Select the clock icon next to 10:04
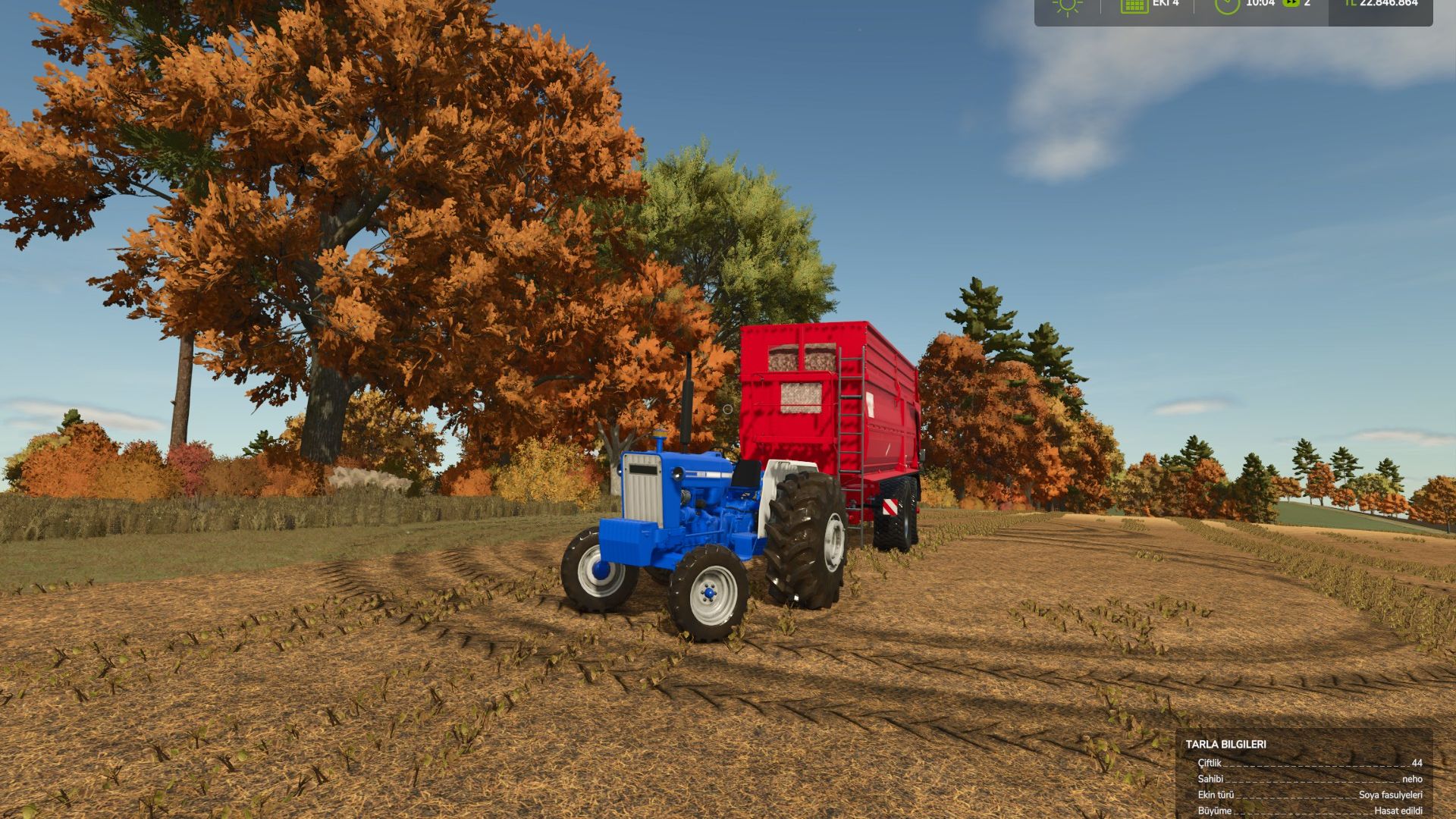1456x819 pixels. (x=1228, y=8)
